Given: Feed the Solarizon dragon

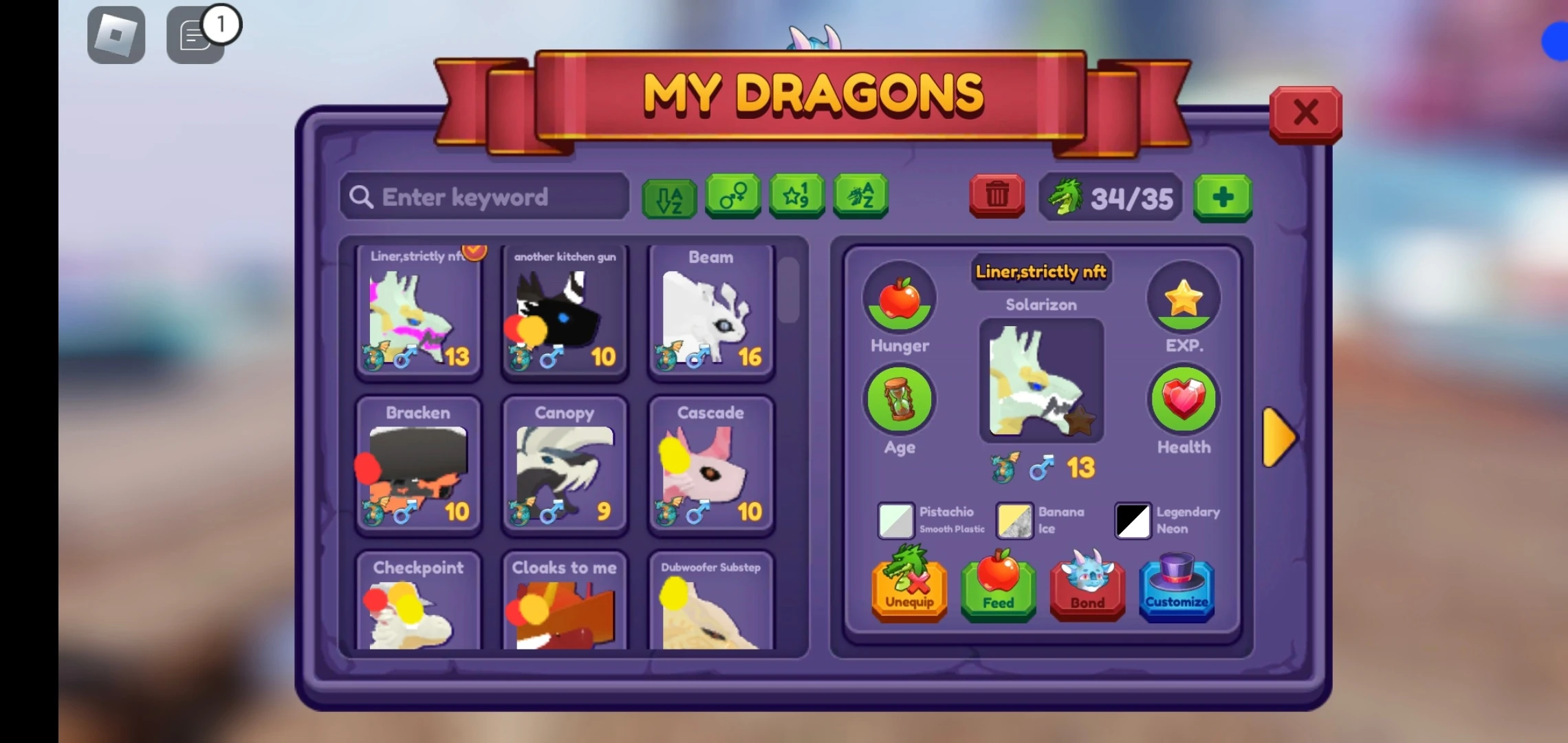Looking at the screenshot, I should pyautogui.click(x=998, y=590).
